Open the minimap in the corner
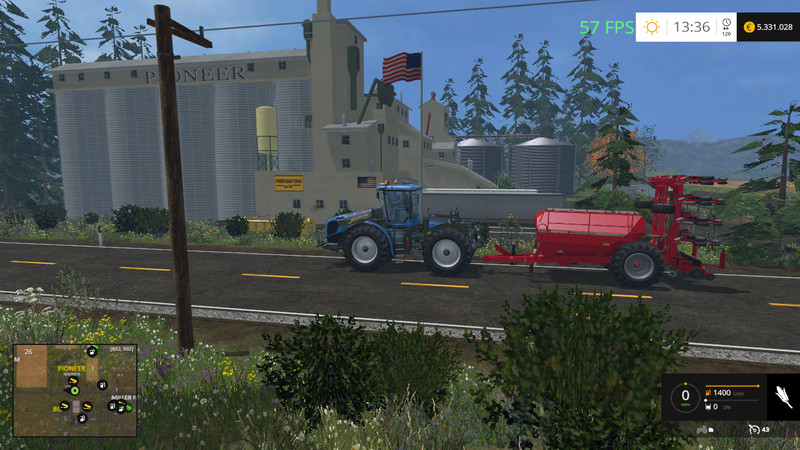Viewport: 800px width, 450px height. (75, 390)
